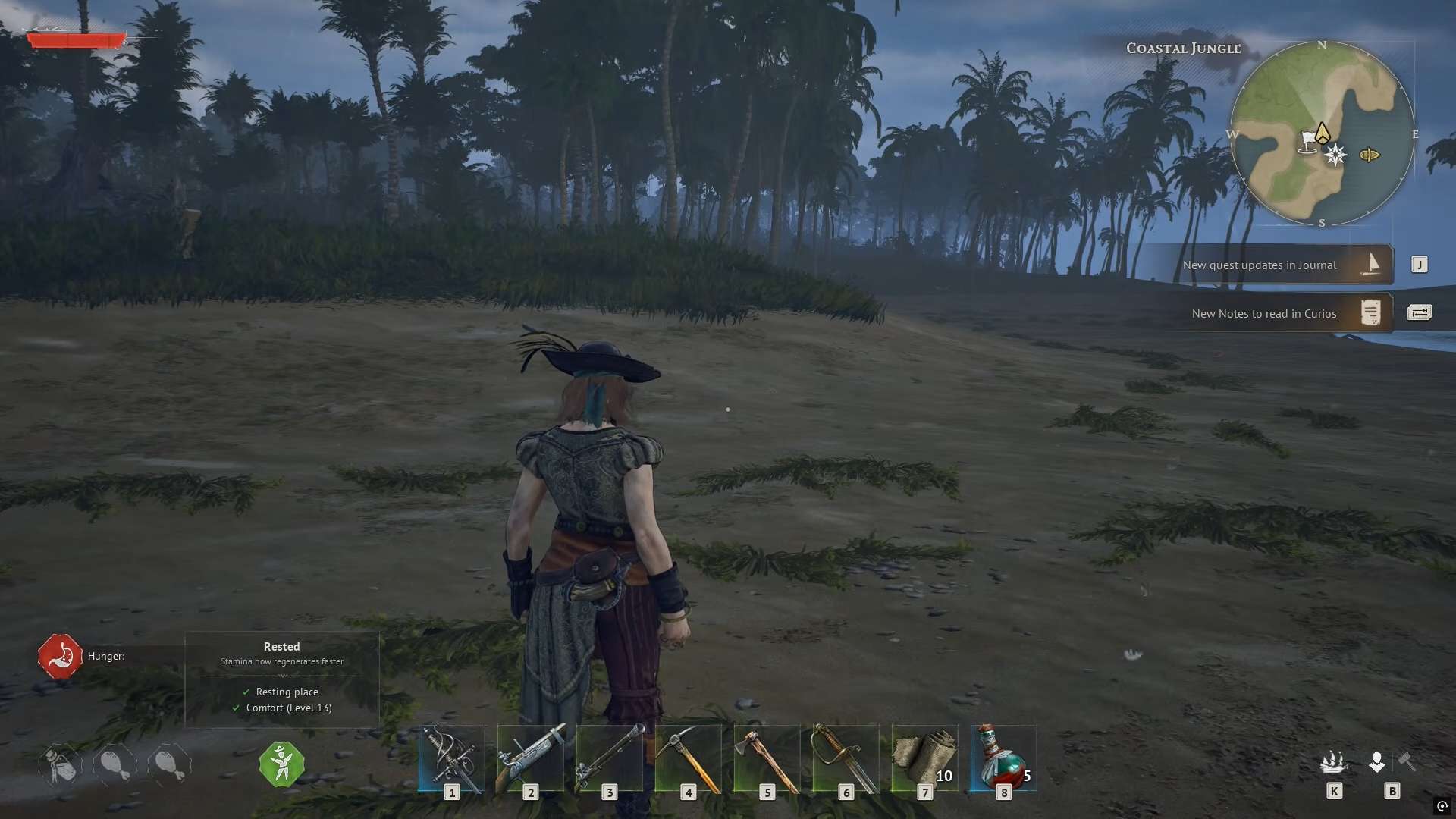The height and width of the screenshot is (819, 1456).
Task: Click the white flag marker on minimap
Action: tap(1308, 142)
